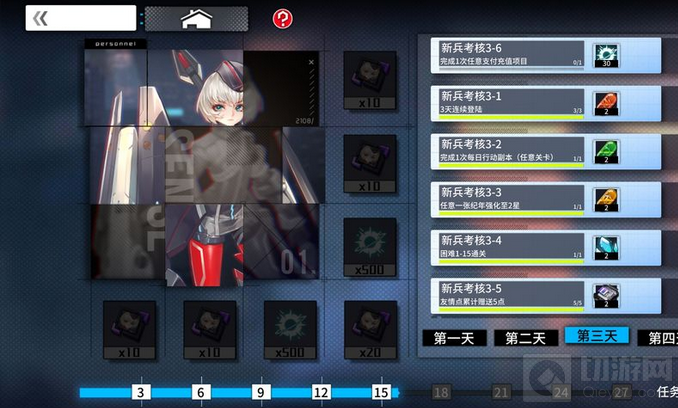Click the milestone 9 progress marker

click(261, 394)
